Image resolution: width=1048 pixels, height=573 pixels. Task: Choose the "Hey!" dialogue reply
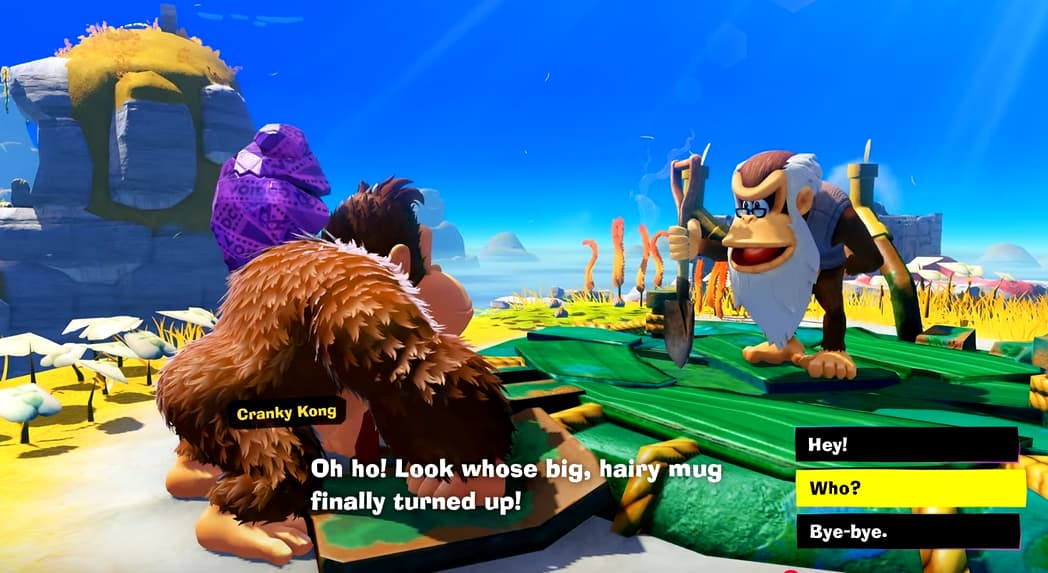tap(906, 445)
